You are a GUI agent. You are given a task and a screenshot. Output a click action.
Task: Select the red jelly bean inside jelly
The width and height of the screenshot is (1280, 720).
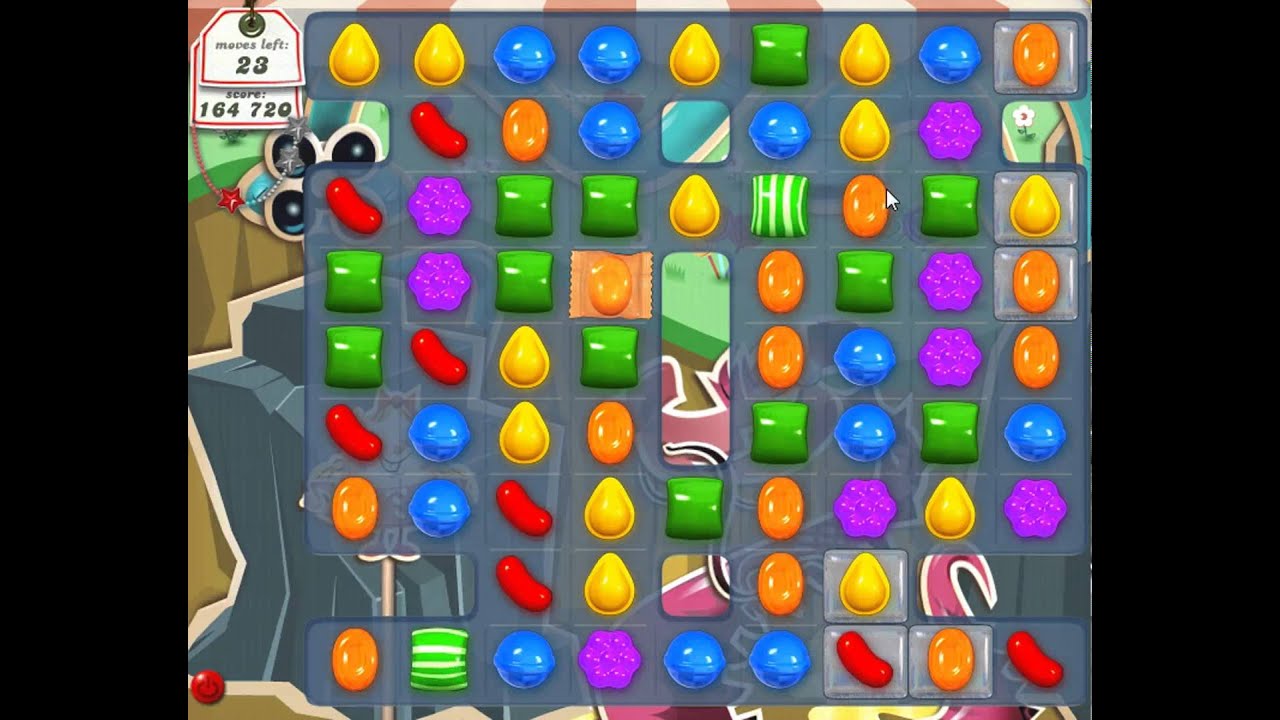pyautogui.click(x=864, y=662)
